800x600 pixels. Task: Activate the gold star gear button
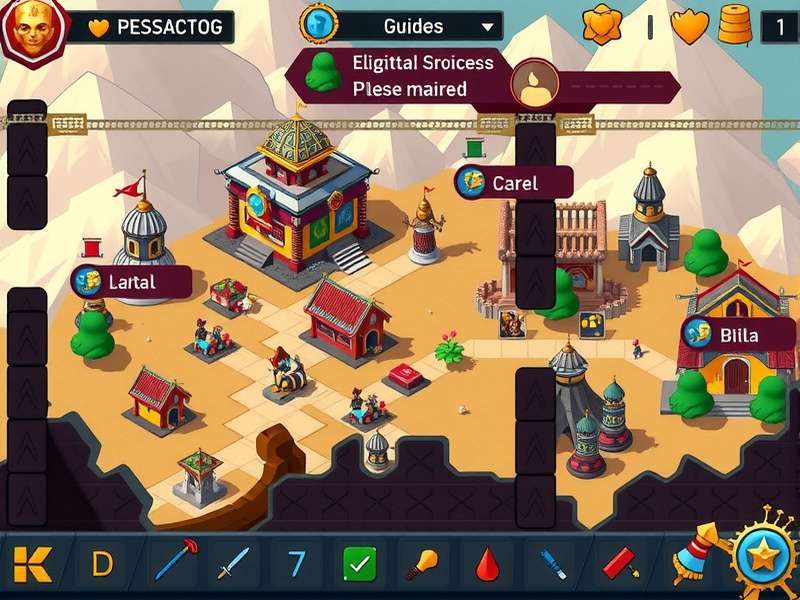click(x=763, y=557)
